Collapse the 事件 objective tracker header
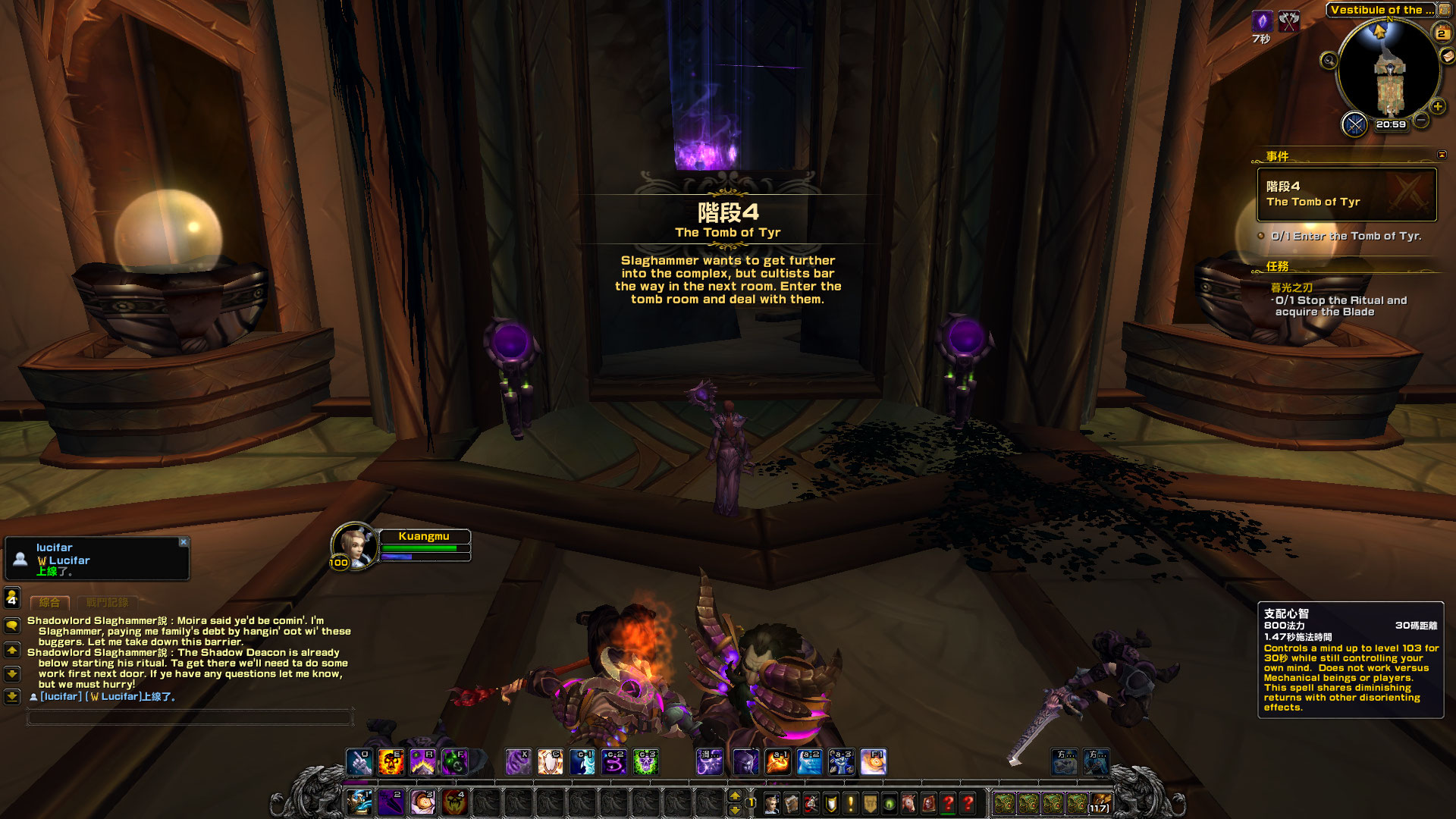 point(1442,155)
